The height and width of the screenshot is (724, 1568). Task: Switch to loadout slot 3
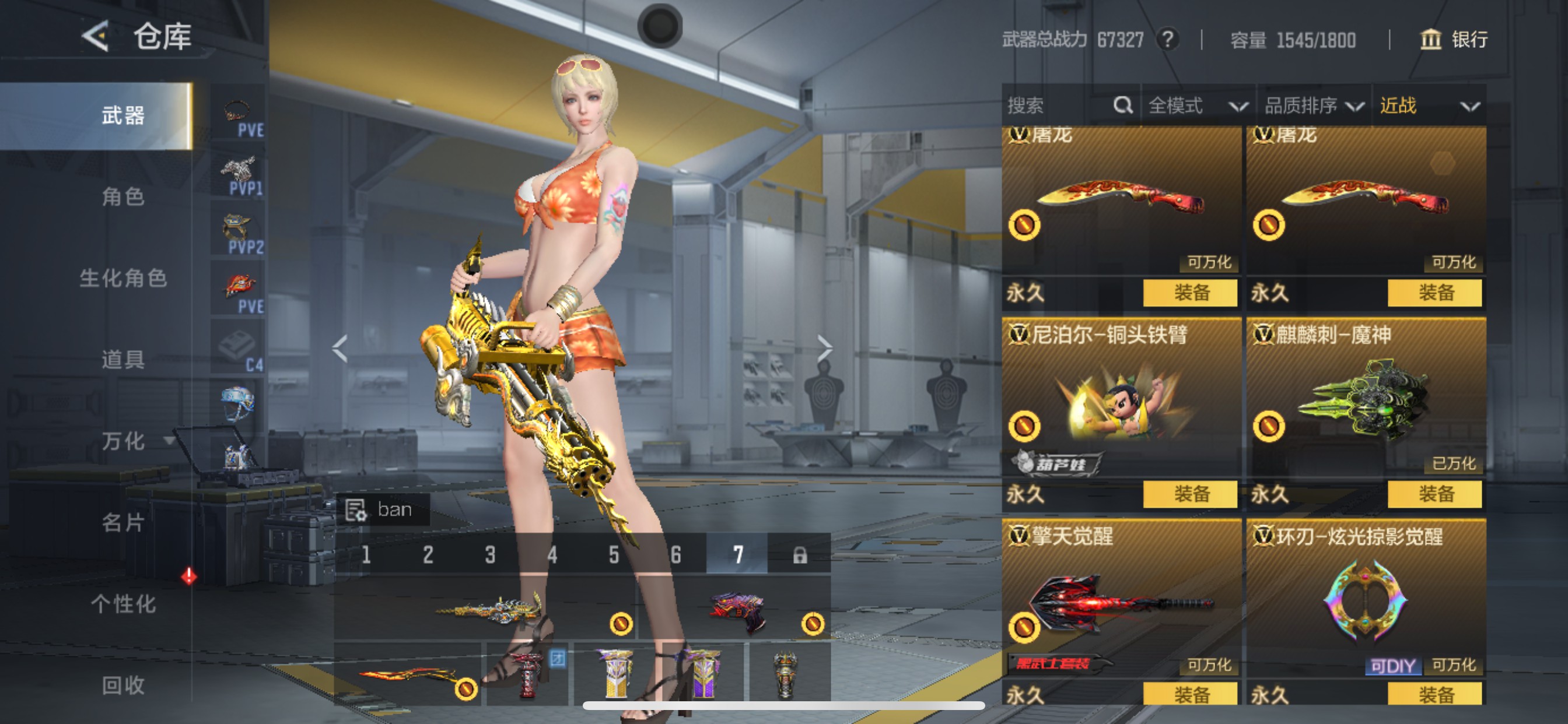point(490,554)
